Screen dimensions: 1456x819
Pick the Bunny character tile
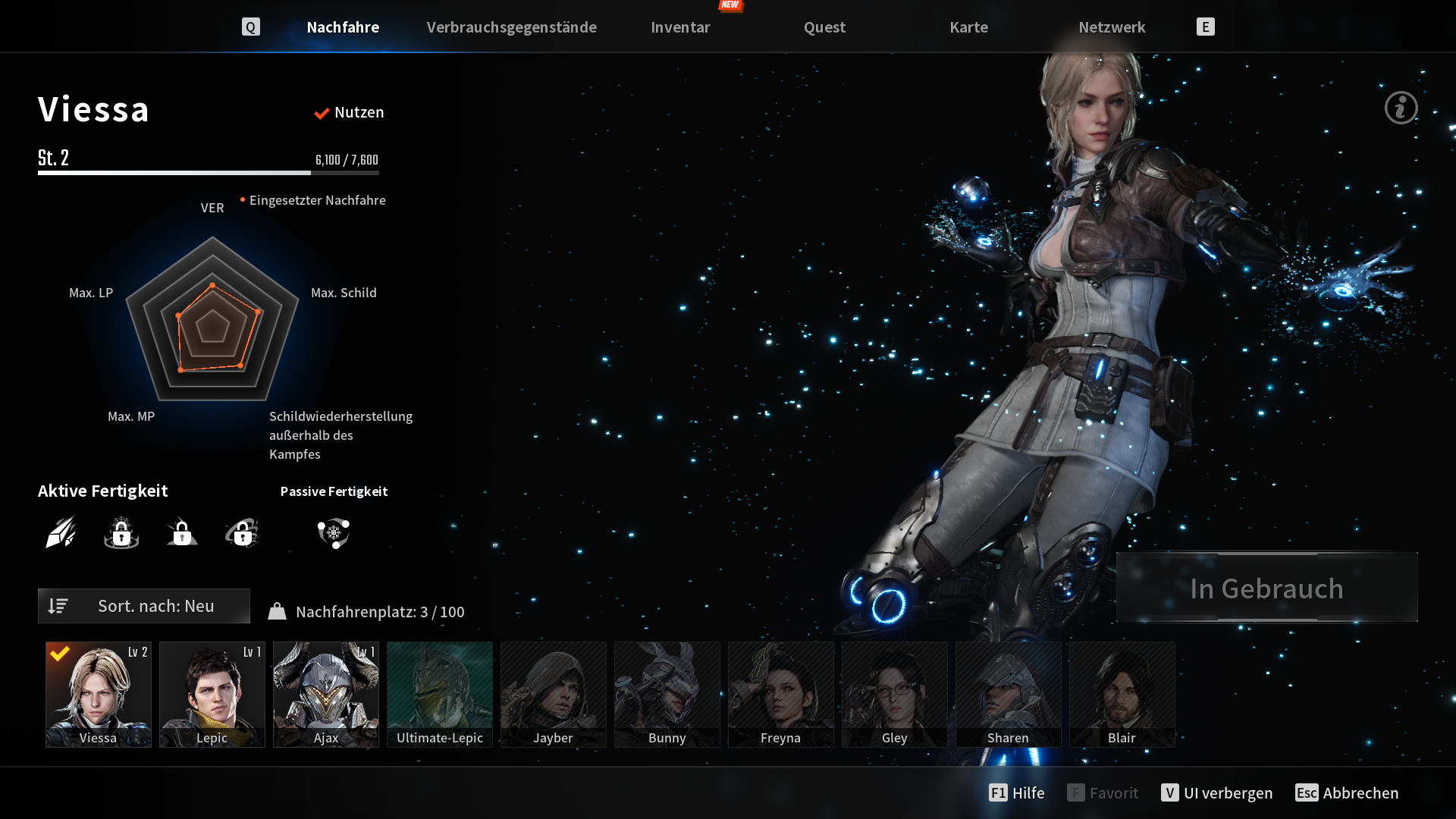tap(667, 695)
